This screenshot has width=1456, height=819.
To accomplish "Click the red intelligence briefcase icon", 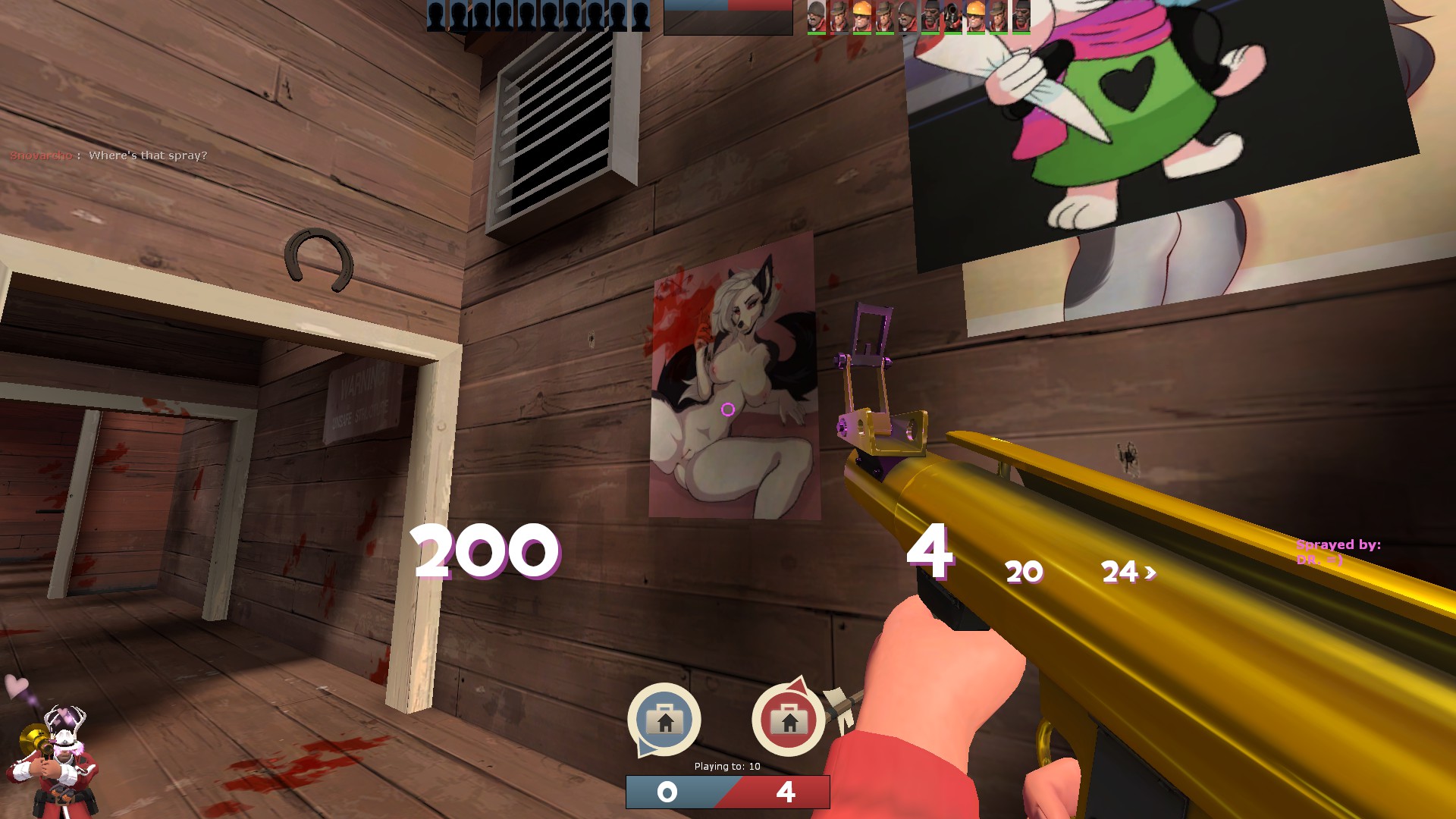I will coord(788,719).
